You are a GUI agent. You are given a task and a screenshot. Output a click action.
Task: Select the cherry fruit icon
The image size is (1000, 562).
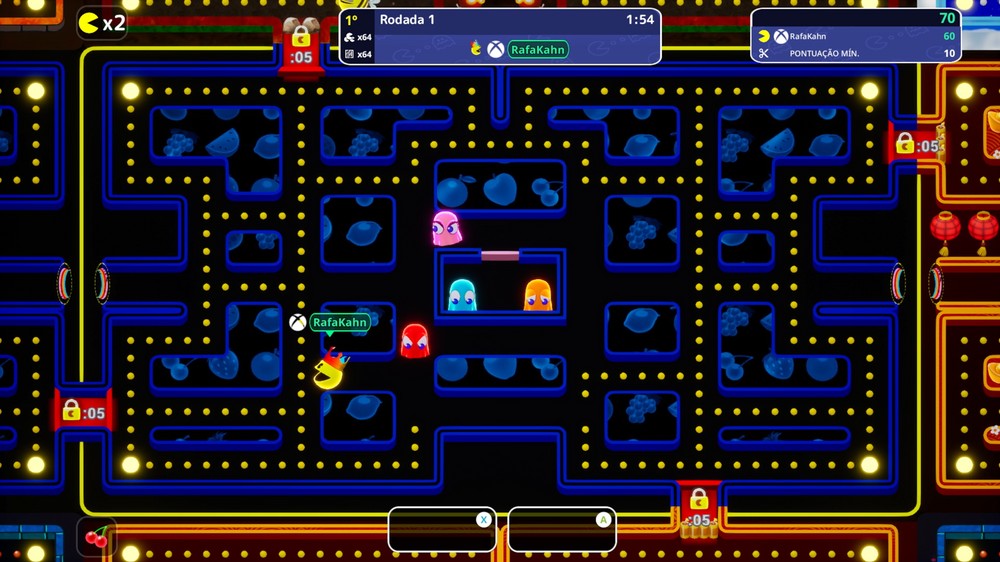tap(97, 538)
